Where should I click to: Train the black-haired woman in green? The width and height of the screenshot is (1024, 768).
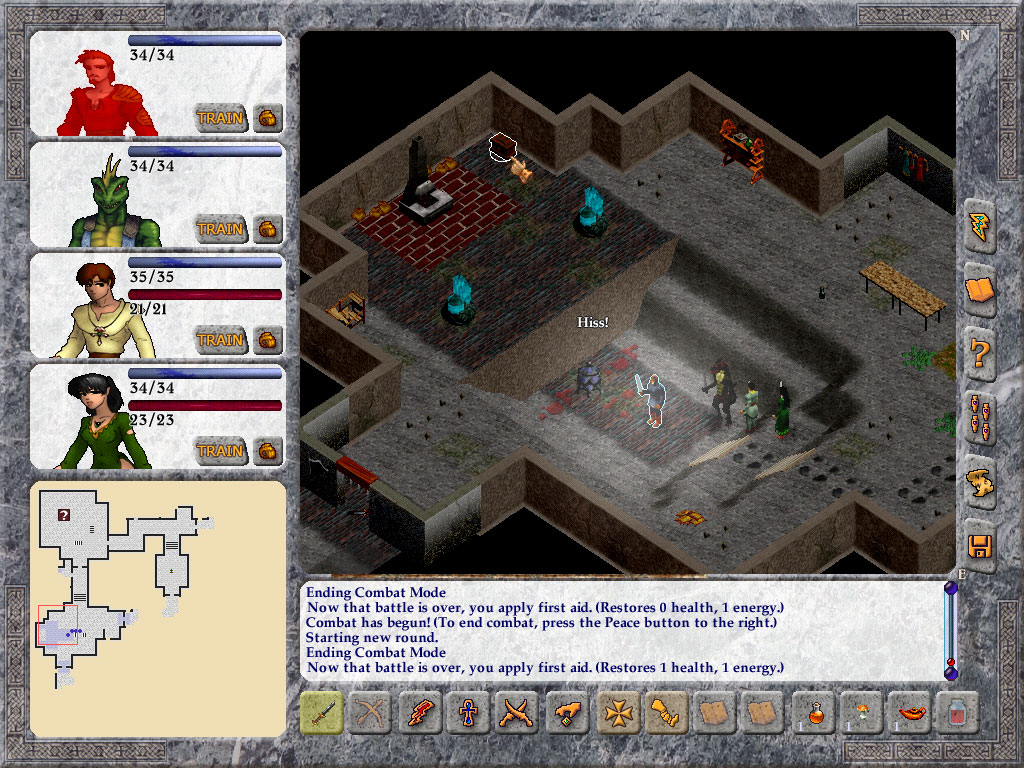click(x=220, y=451)
